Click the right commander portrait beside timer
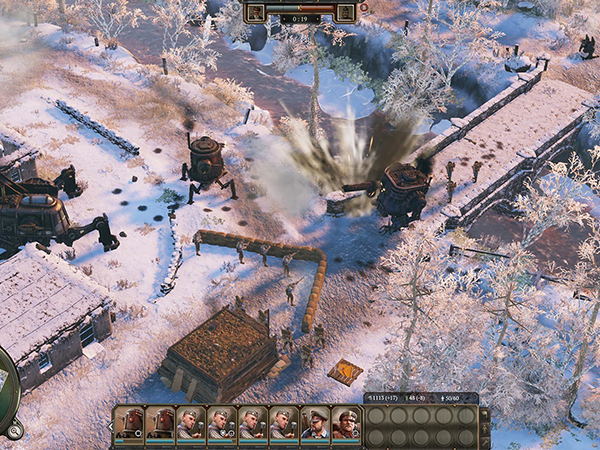The width and height of the screenshot is (600, 450). (x=346, y=12)
